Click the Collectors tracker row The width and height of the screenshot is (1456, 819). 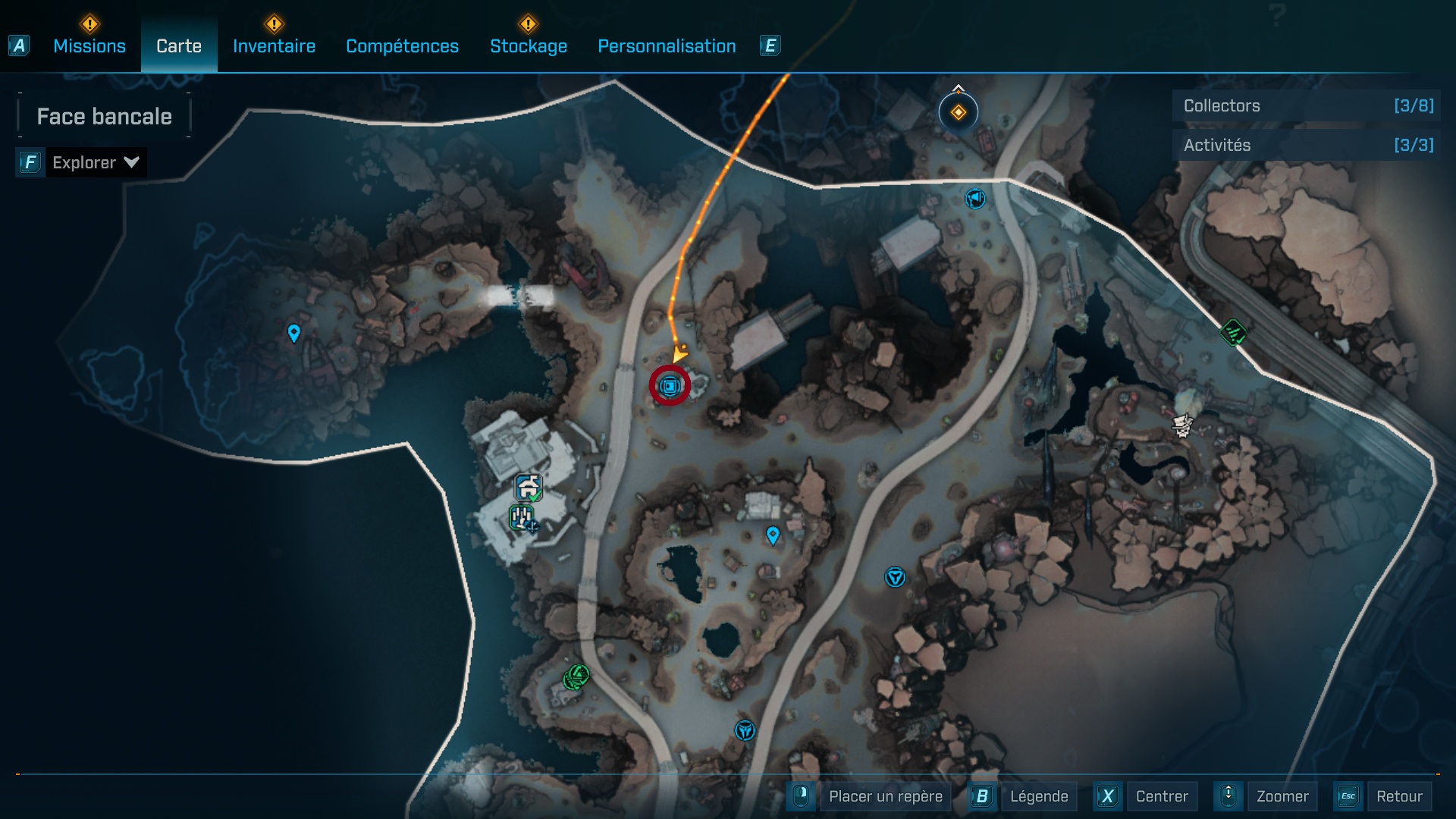click(1307, 106)
